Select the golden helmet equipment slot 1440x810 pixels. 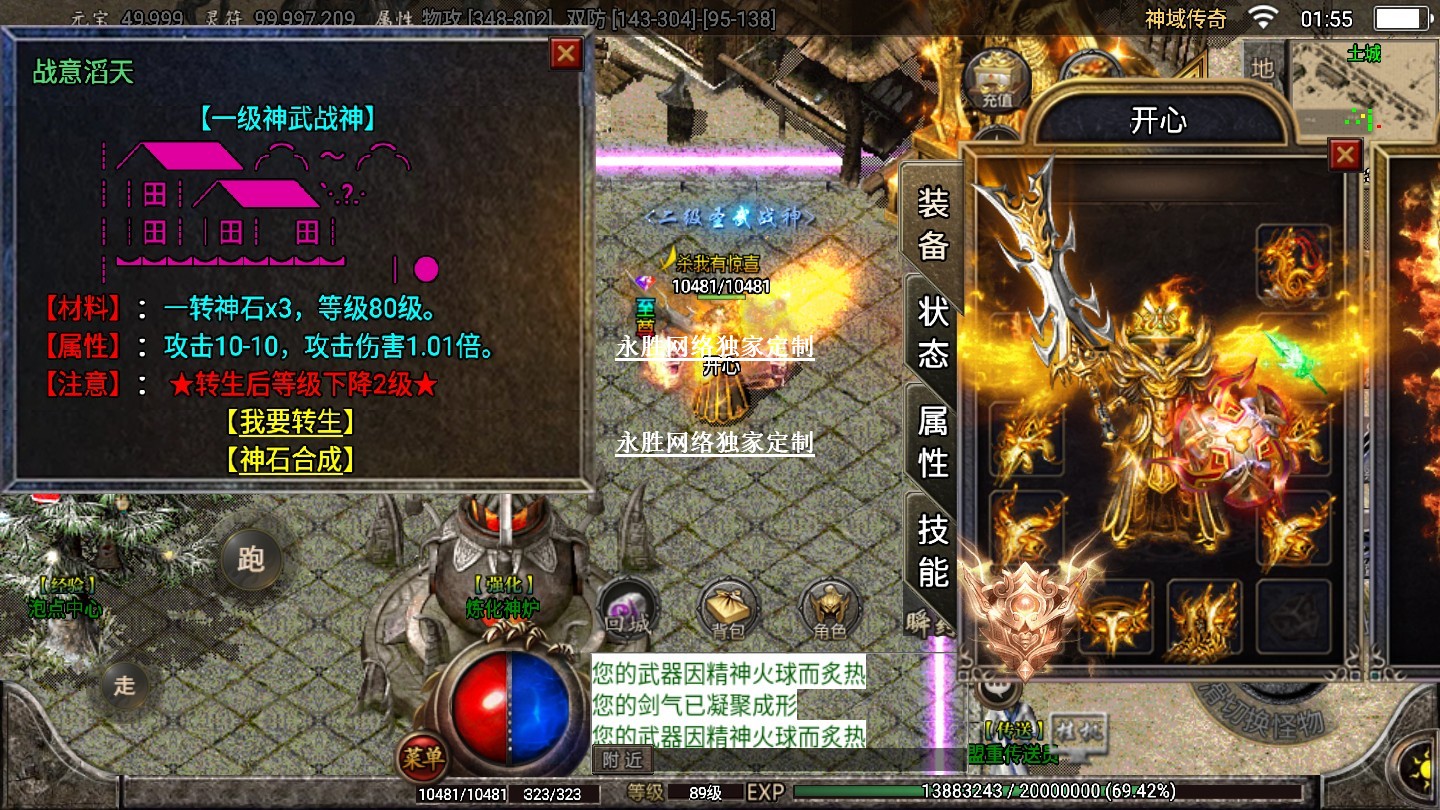point(1114,618)
